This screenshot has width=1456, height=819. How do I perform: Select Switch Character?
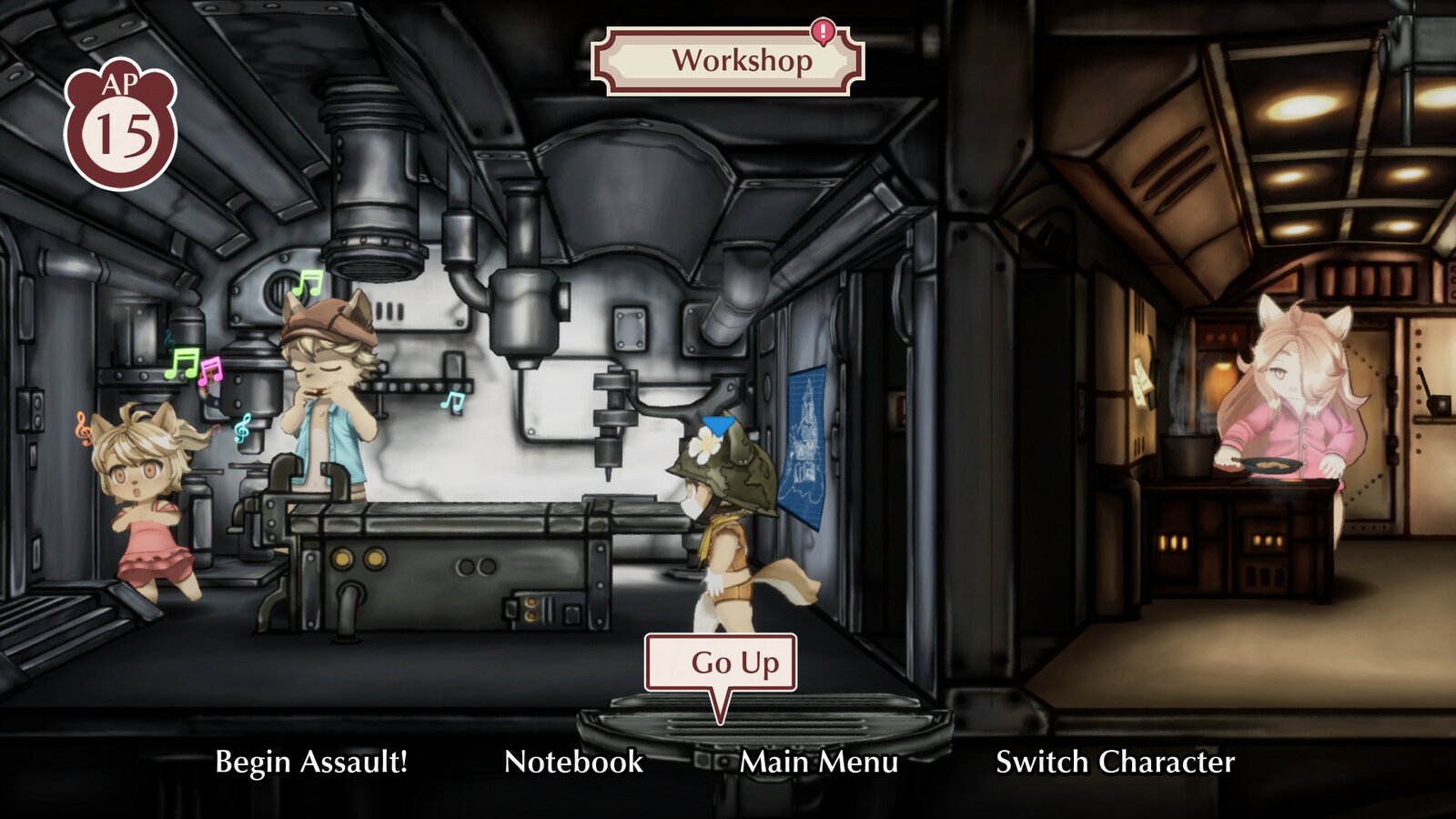click(x=1114, y=763)
